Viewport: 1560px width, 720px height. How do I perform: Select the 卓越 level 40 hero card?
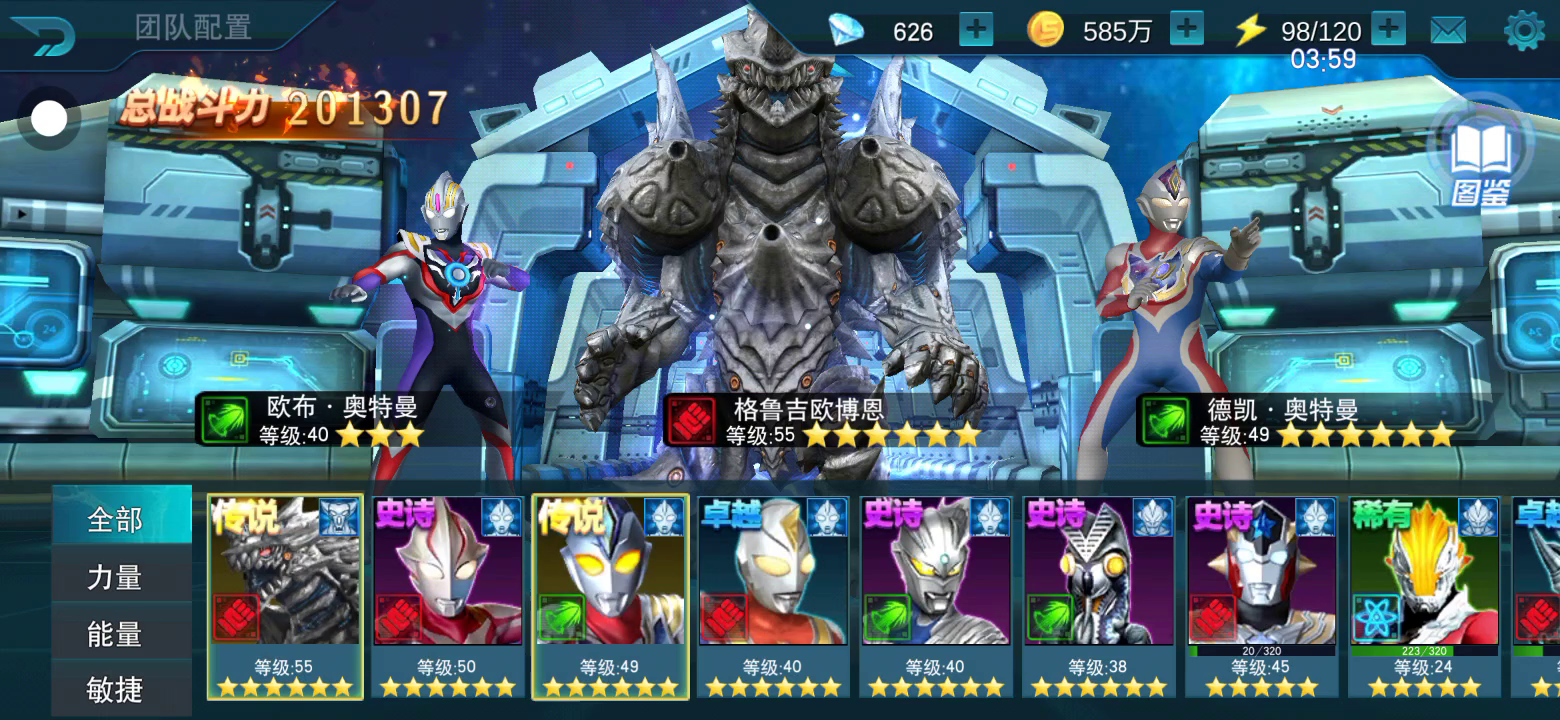coord(773,596)
